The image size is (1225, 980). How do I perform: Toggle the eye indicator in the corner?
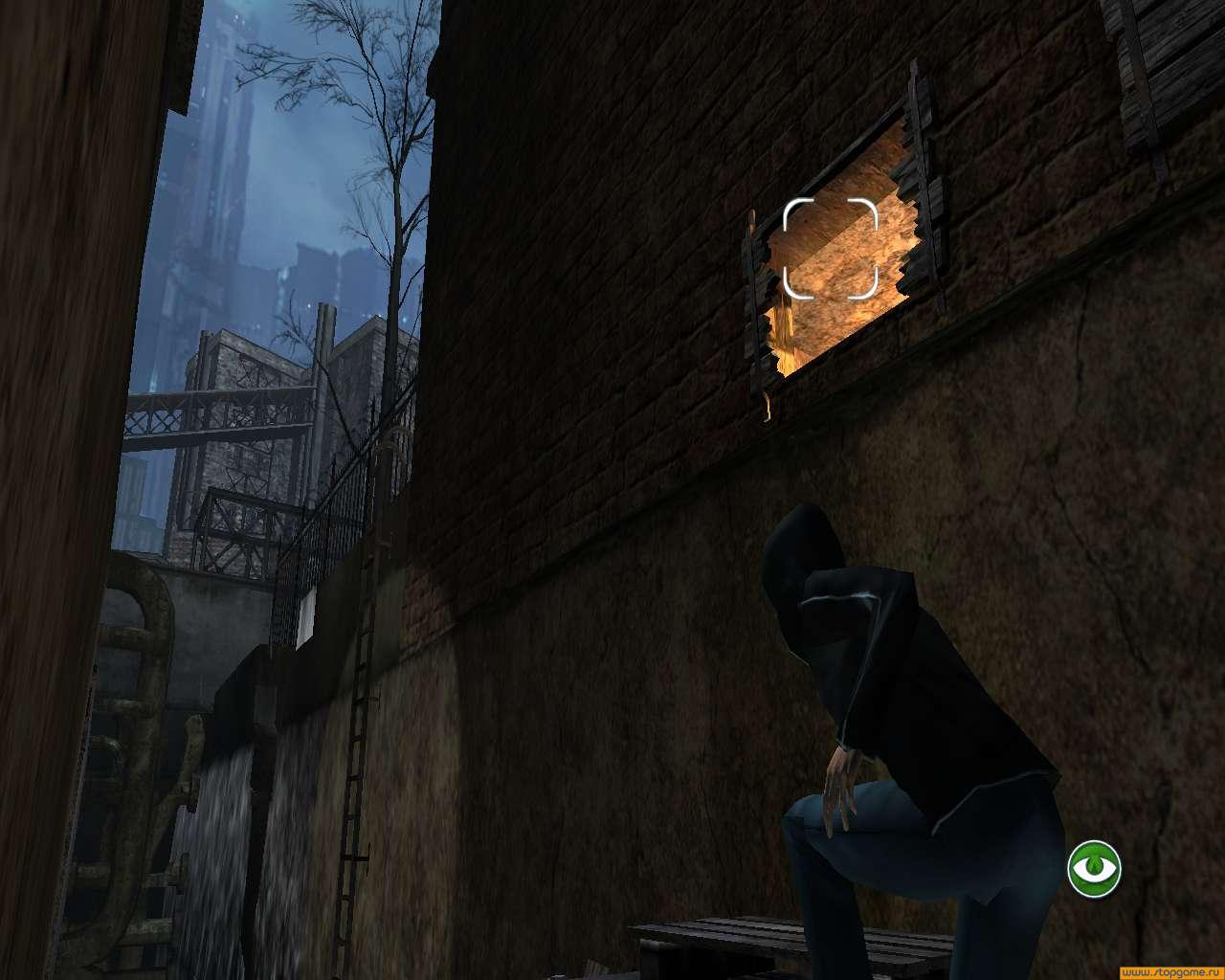point(1094,869)
